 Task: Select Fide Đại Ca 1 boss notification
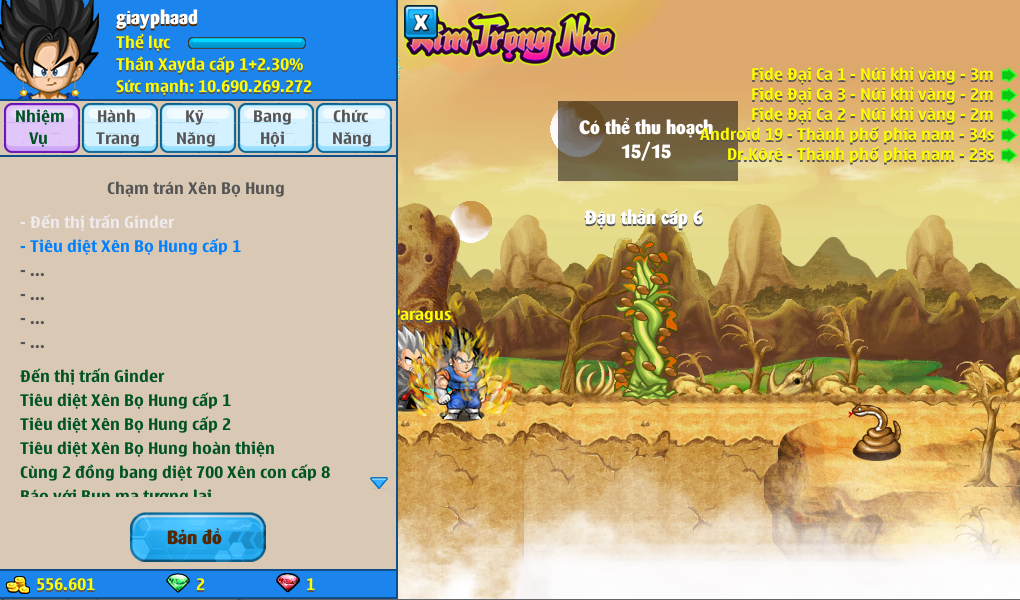(x=872, y=74)
